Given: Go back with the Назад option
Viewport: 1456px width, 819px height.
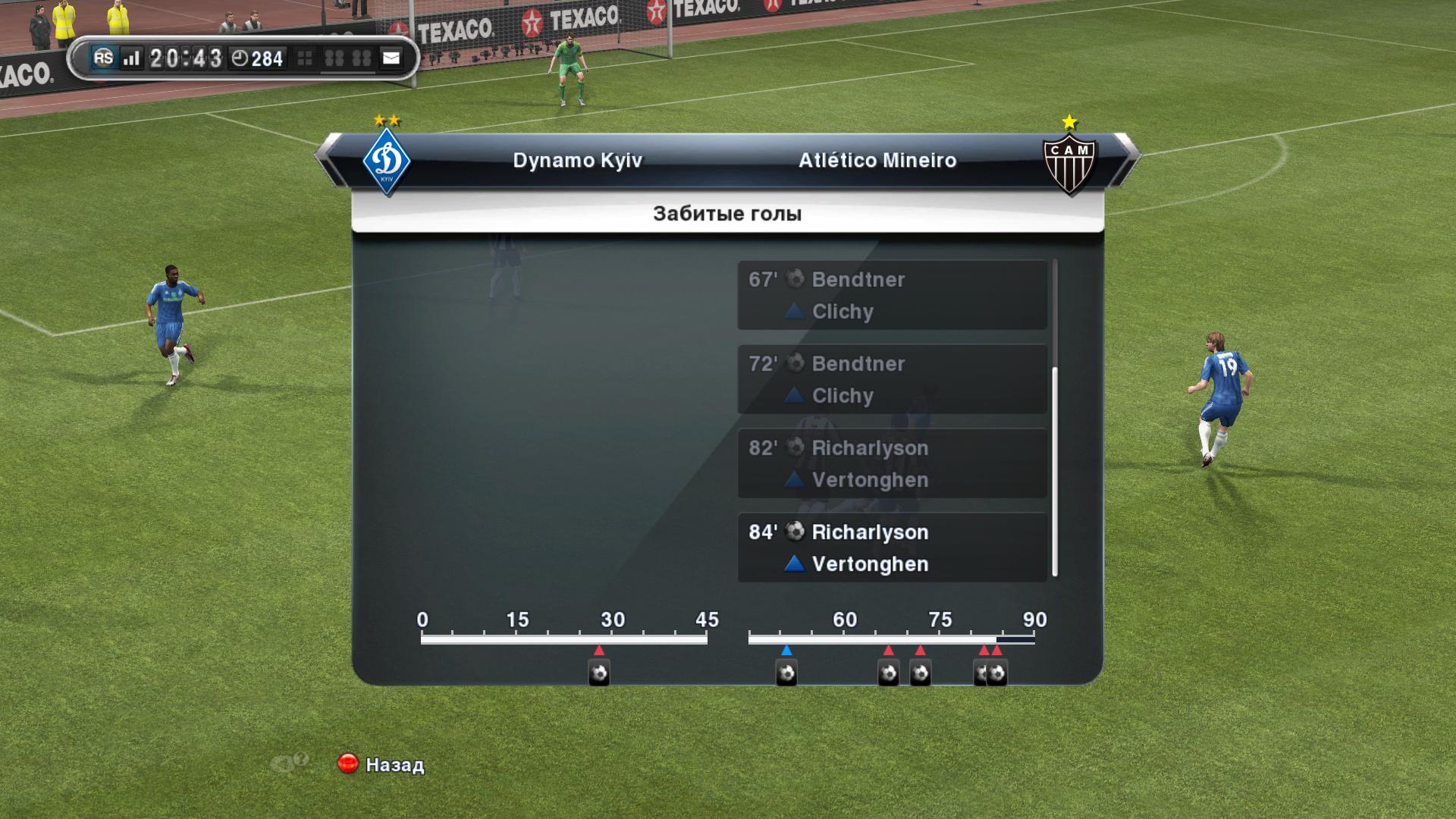Looking at the screenshot, I should (381, 764).
